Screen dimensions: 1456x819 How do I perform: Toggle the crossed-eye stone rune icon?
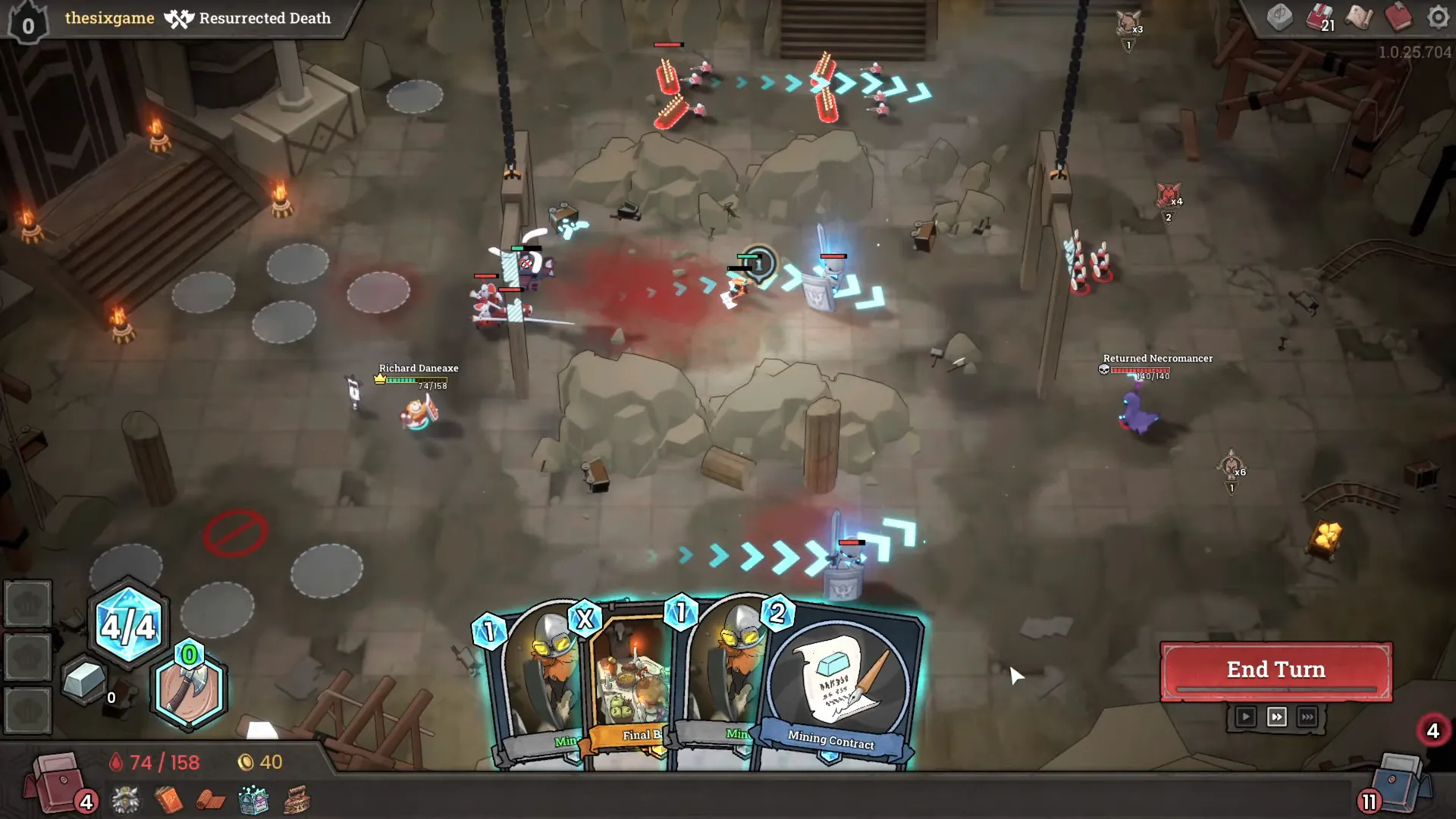(x=1280, y=17)
